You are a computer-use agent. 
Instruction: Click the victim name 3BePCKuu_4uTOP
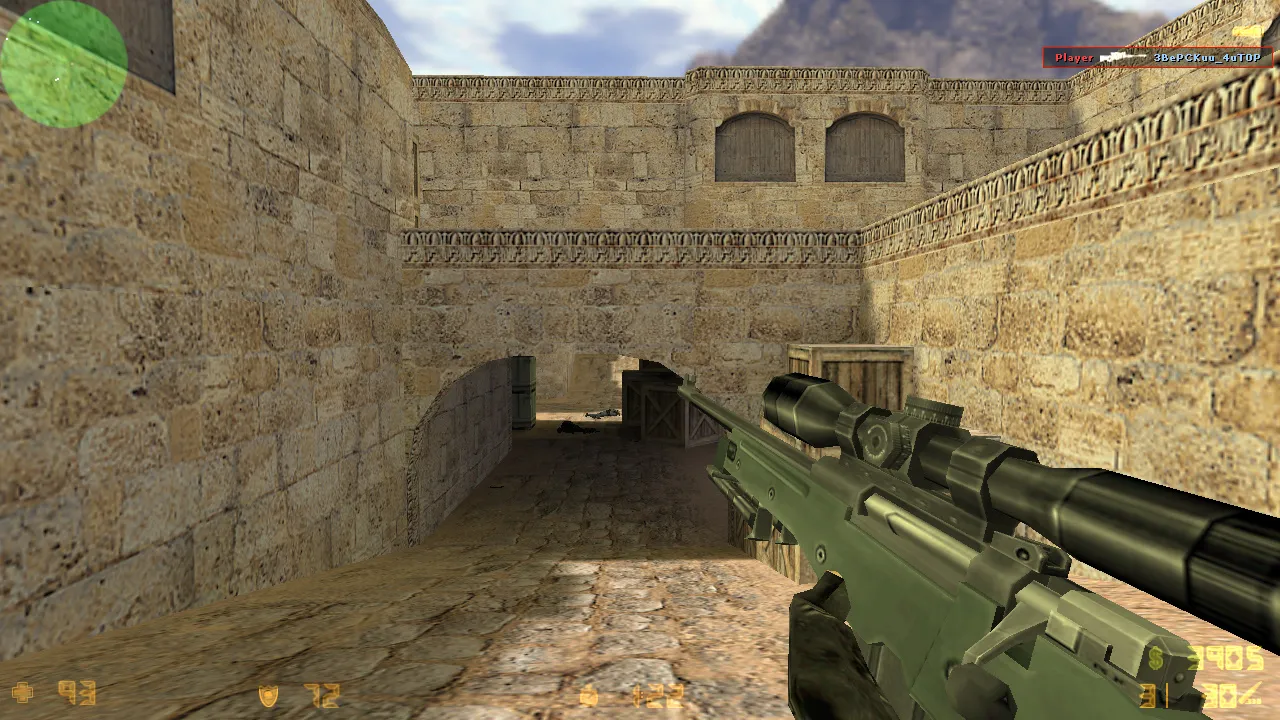1207,57
